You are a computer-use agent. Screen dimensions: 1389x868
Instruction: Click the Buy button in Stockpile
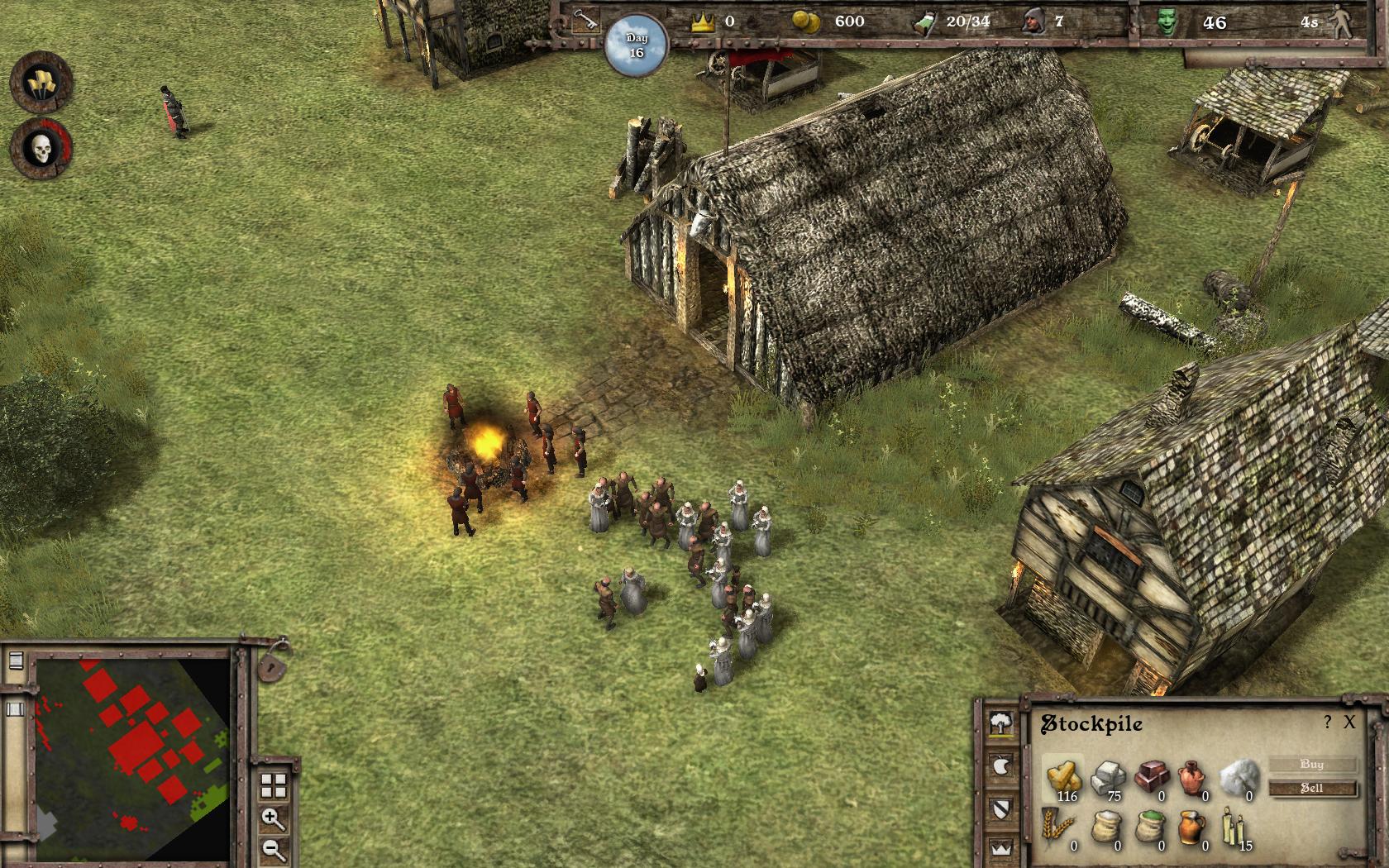point(1312,764)
